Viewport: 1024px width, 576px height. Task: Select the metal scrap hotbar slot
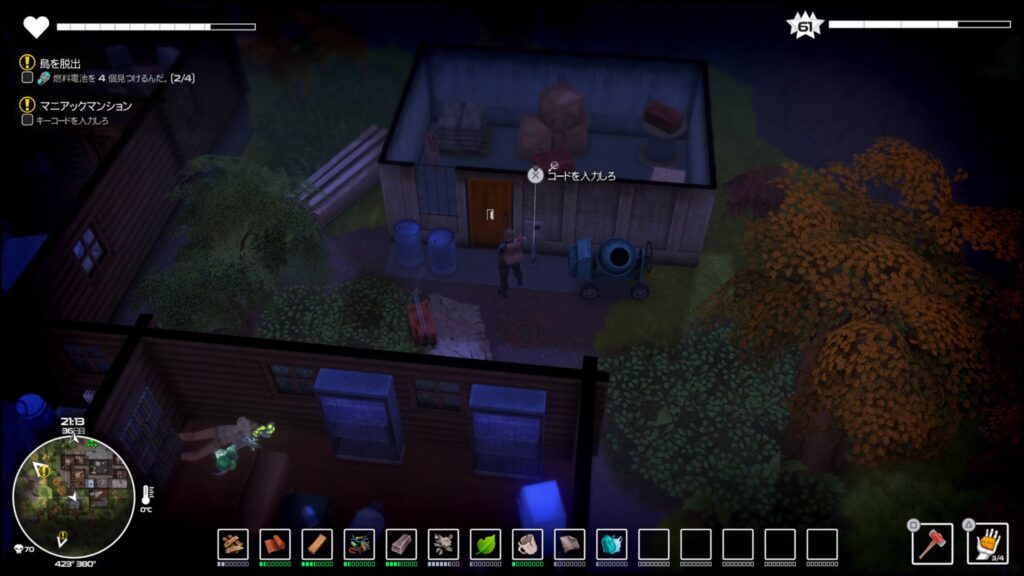pos(443,544)
